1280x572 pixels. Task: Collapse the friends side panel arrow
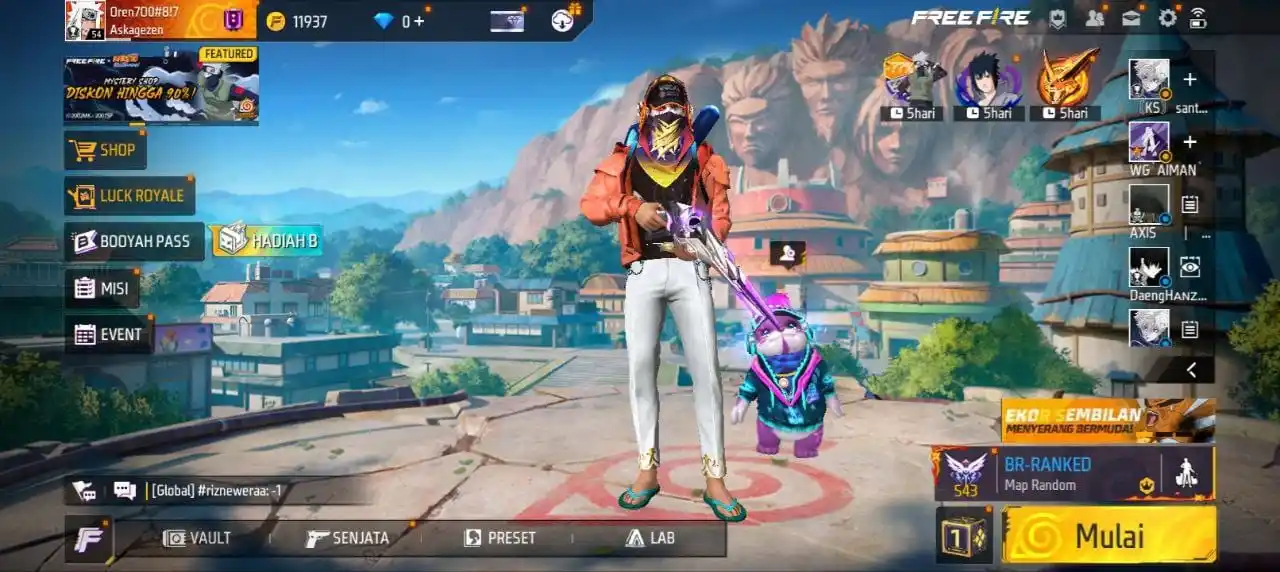[x=1191, y=370]
